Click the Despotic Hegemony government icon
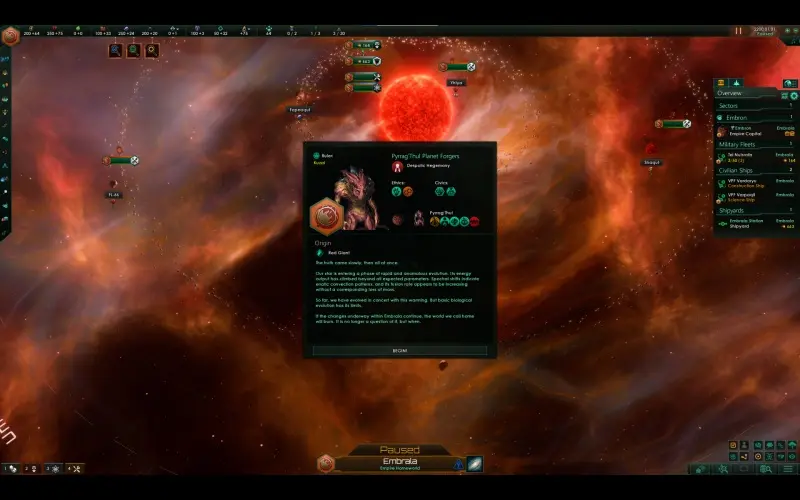The width and height of the screenshot is (800, 500). [397, 166]
